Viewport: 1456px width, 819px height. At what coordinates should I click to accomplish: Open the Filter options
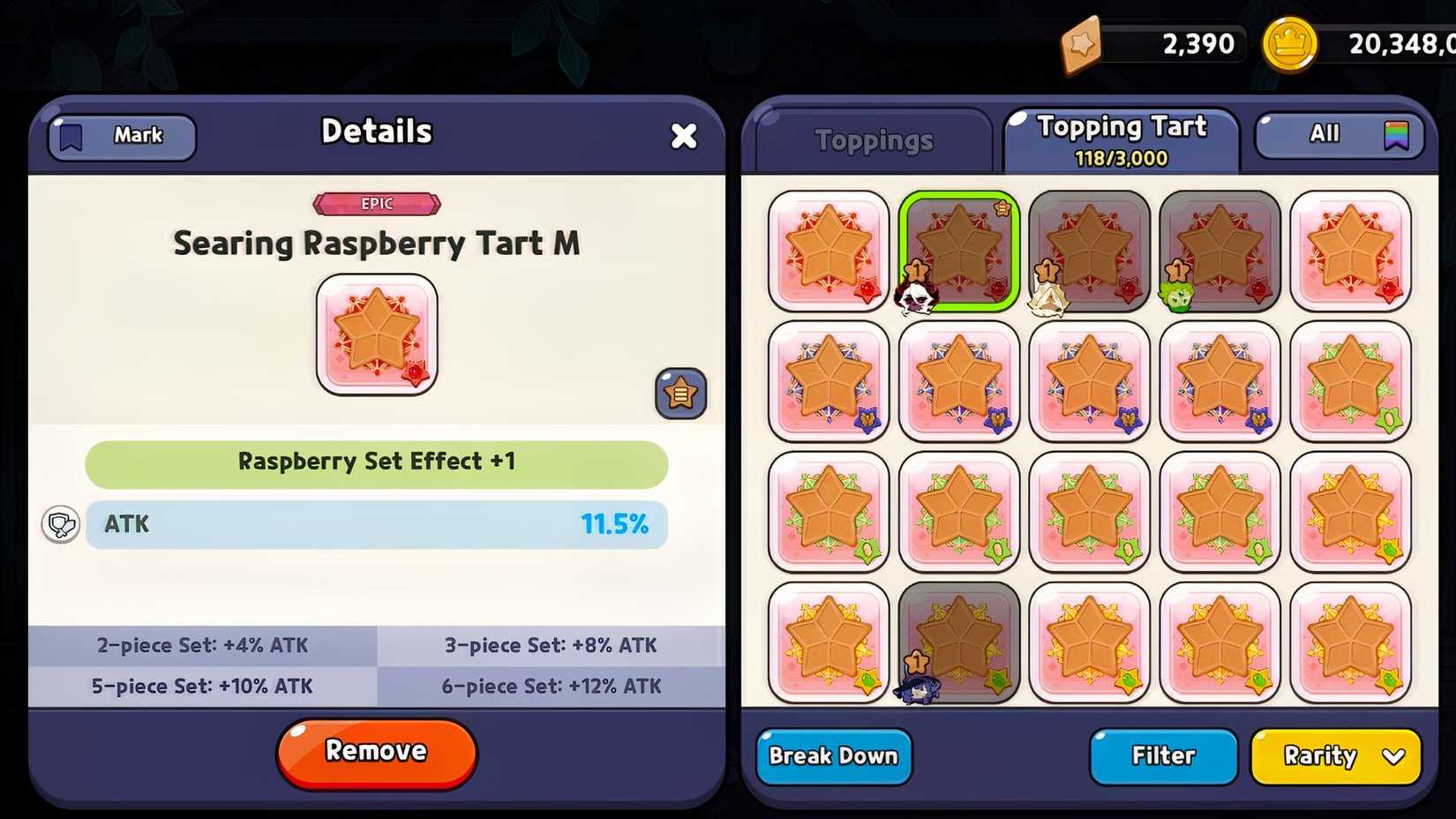(1163, 755)
